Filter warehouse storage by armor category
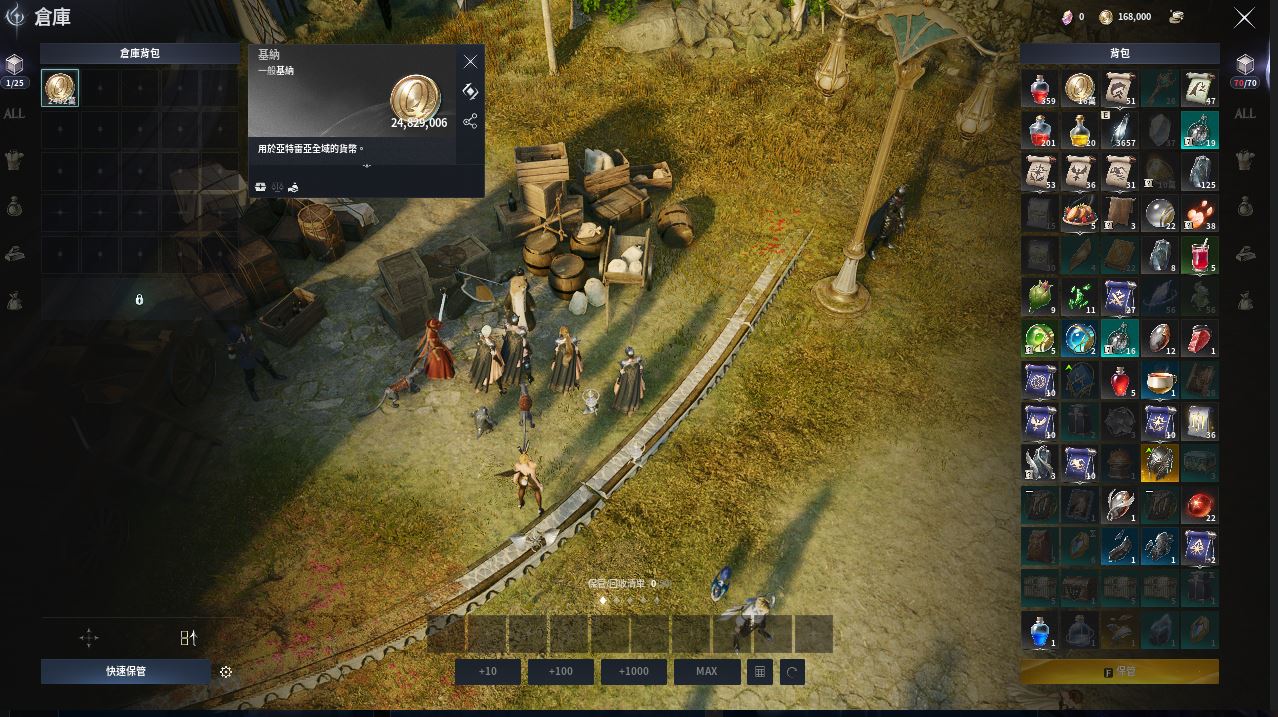Image resolution: width=1278 pixels, height=717 pixels. pos(14,159)
